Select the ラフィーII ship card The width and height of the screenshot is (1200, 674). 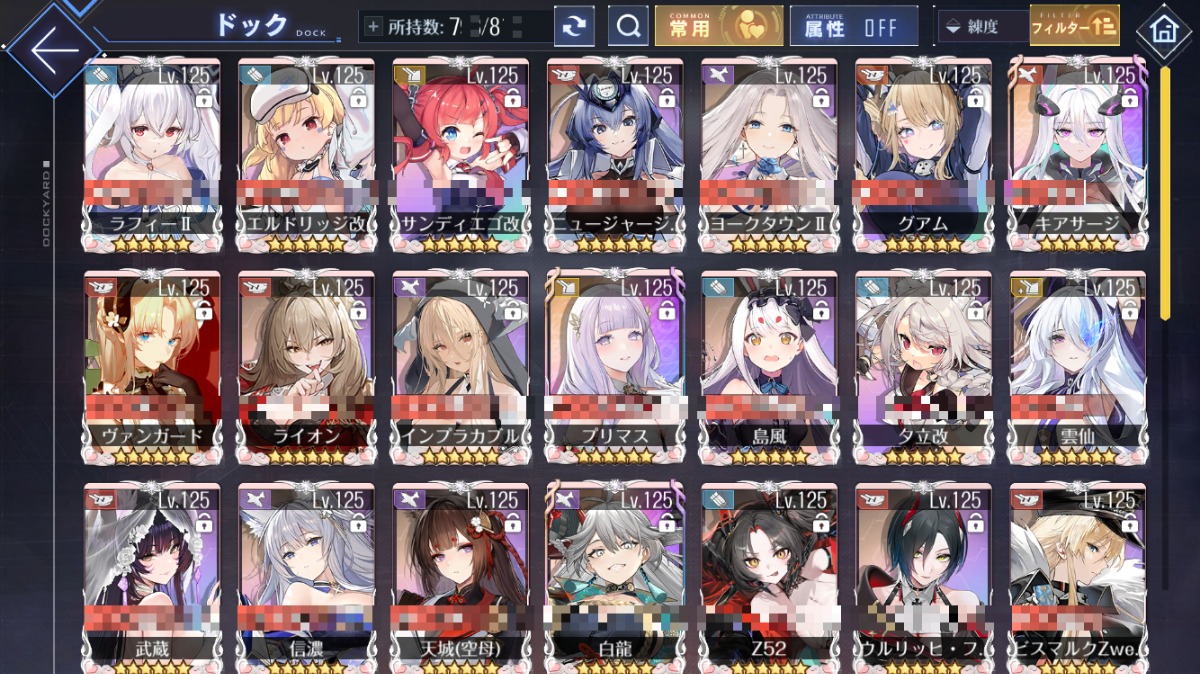click(152, 150)
